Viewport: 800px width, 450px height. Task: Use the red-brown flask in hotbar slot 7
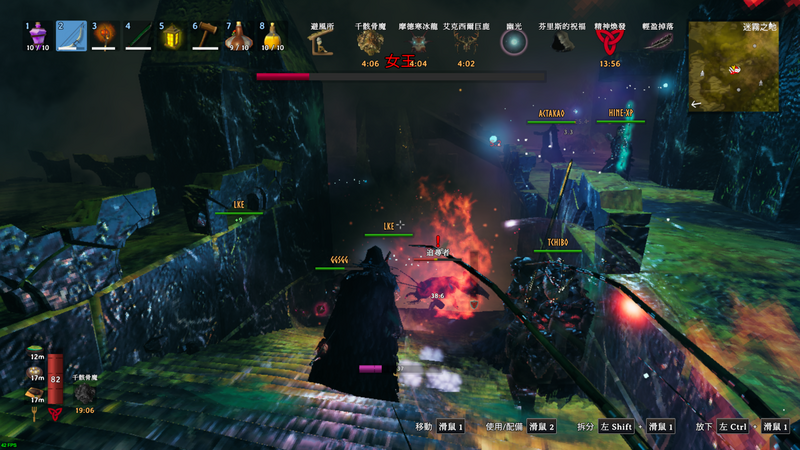(238, 36)
